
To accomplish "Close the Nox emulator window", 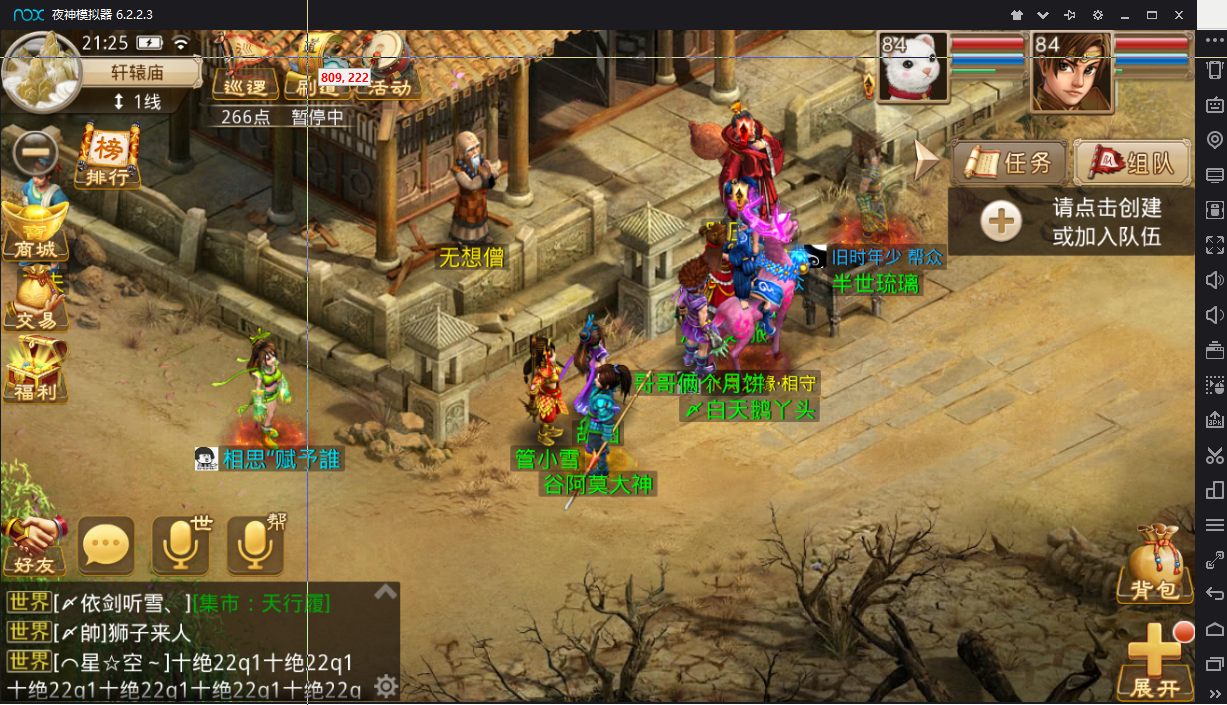I will click(1179, 15).
